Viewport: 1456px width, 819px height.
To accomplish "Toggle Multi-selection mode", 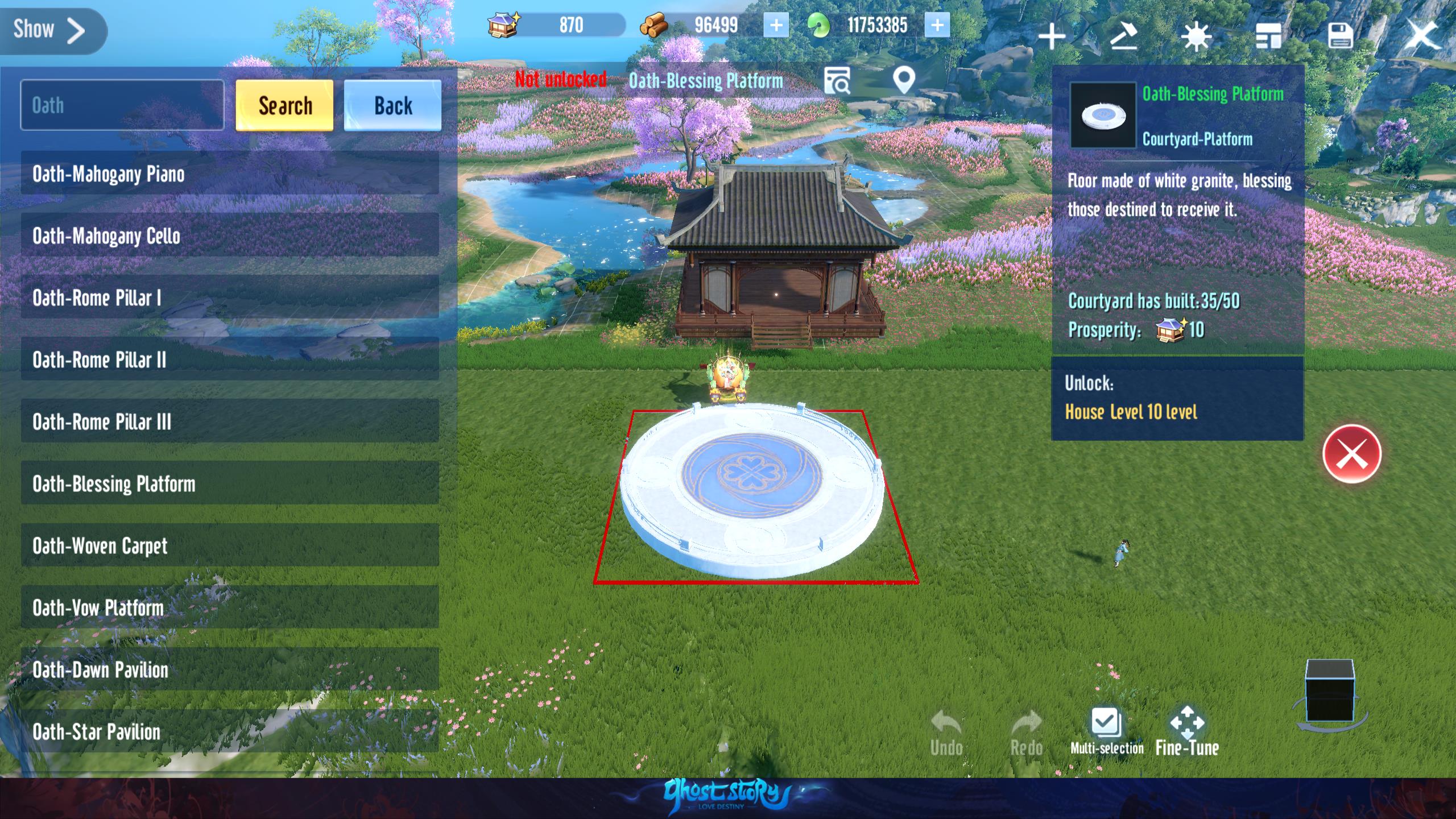I will [1106, 731].
